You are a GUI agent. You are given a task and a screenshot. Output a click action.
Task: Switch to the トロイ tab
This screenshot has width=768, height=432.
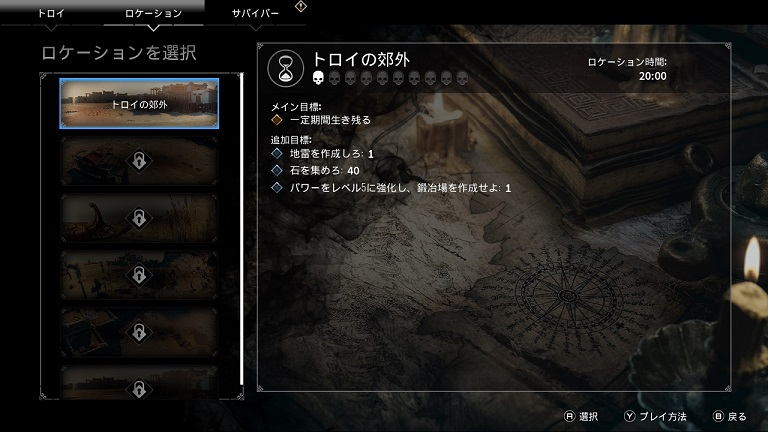(x=51, y=13)
